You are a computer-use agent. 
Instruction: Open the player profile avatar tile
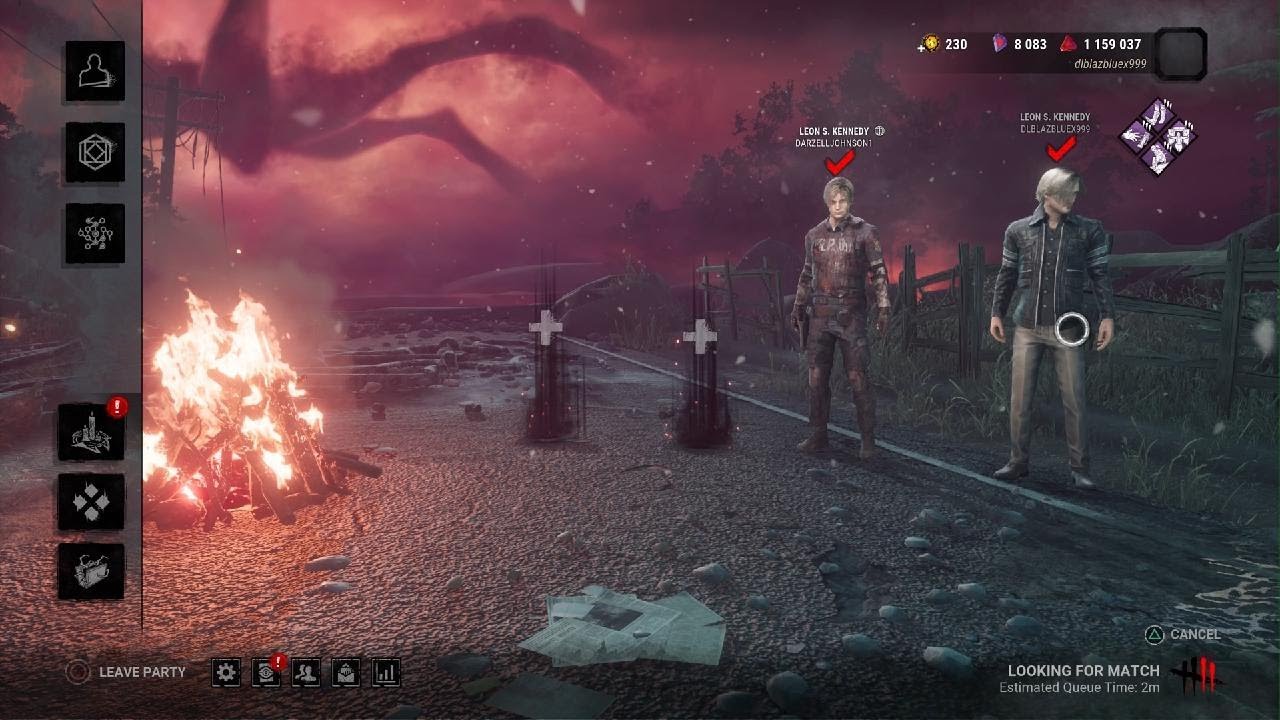point(1180,54)
